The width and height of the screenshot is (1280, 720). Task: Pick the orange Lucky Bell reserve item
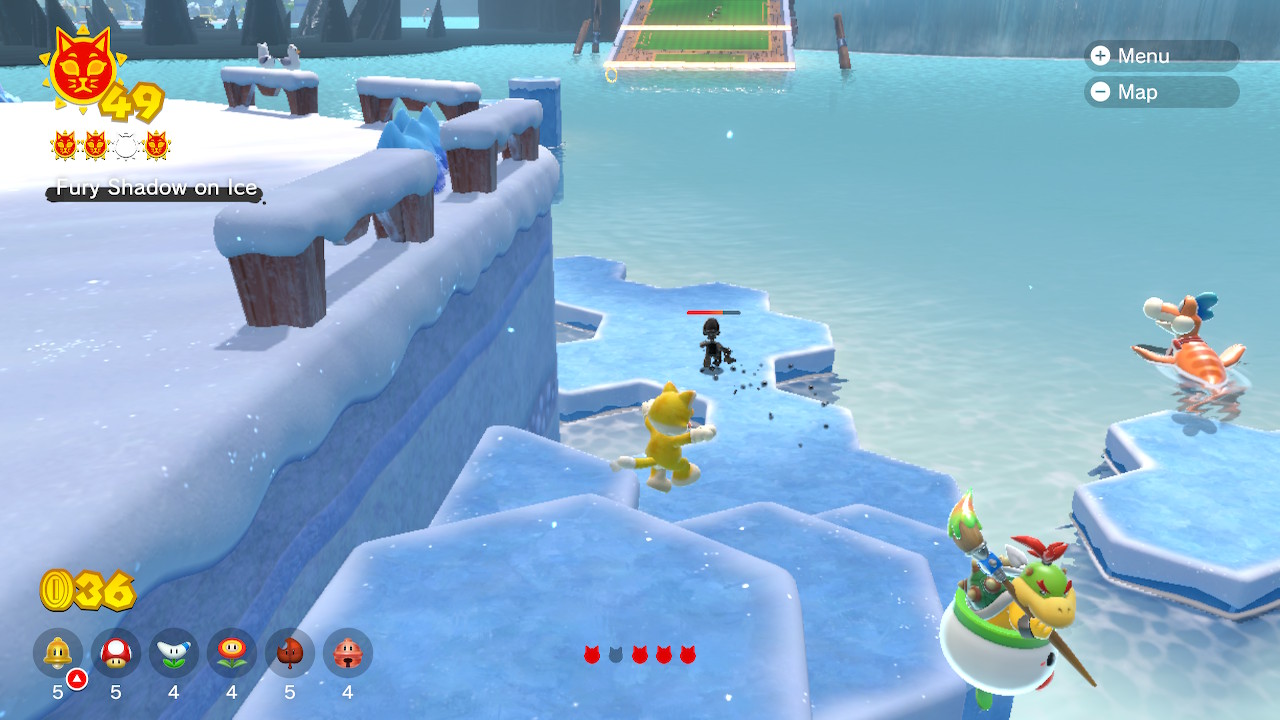click(348, 653)
